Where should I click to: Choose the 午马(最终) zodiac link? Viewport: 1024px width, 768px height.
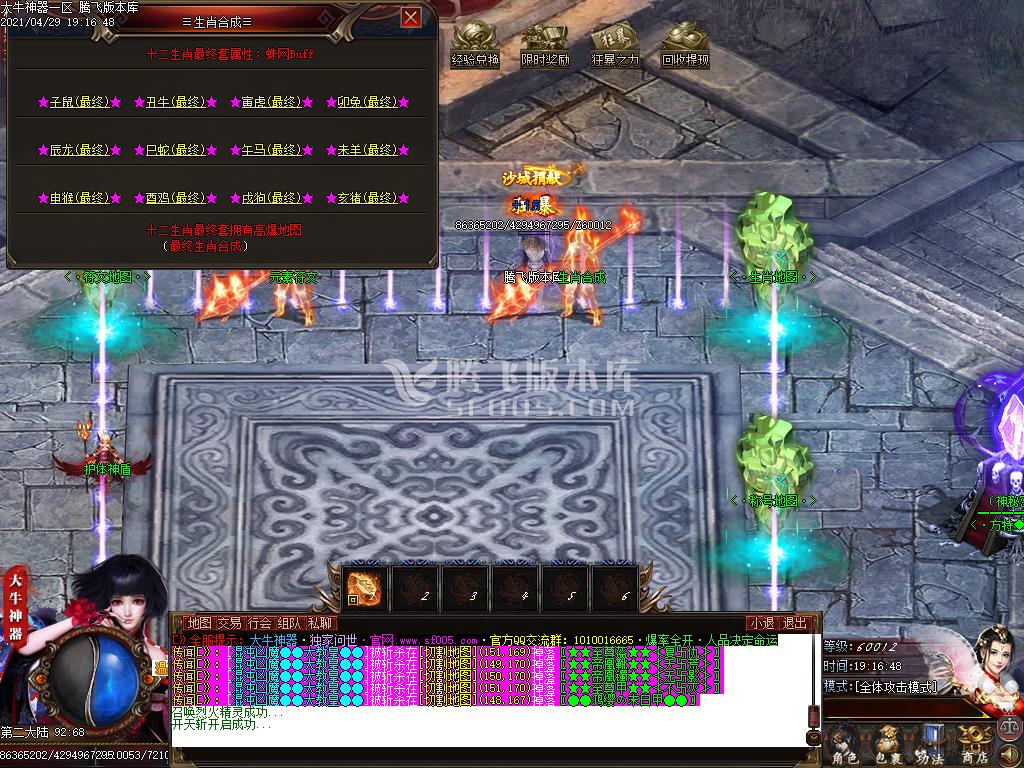coord(272,150)
